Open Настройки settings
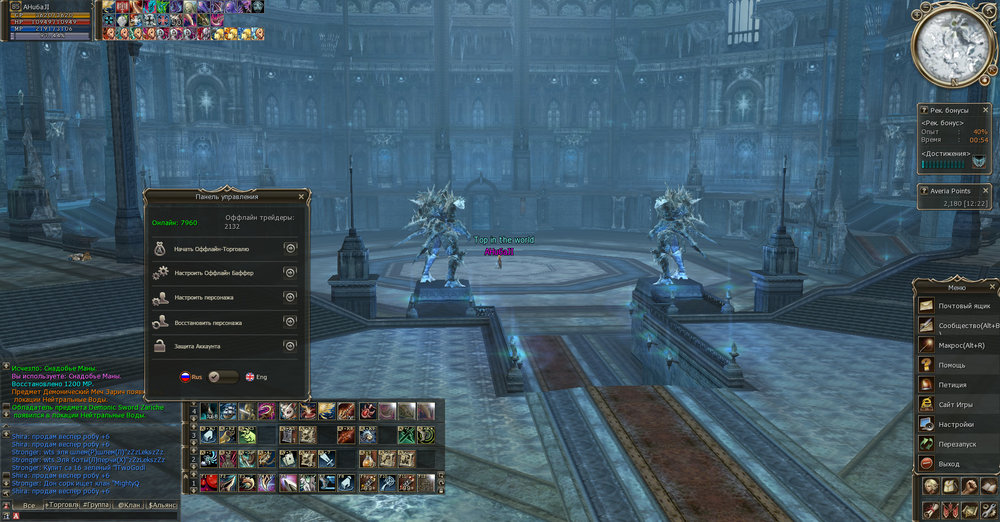 (x=955, y=424)
